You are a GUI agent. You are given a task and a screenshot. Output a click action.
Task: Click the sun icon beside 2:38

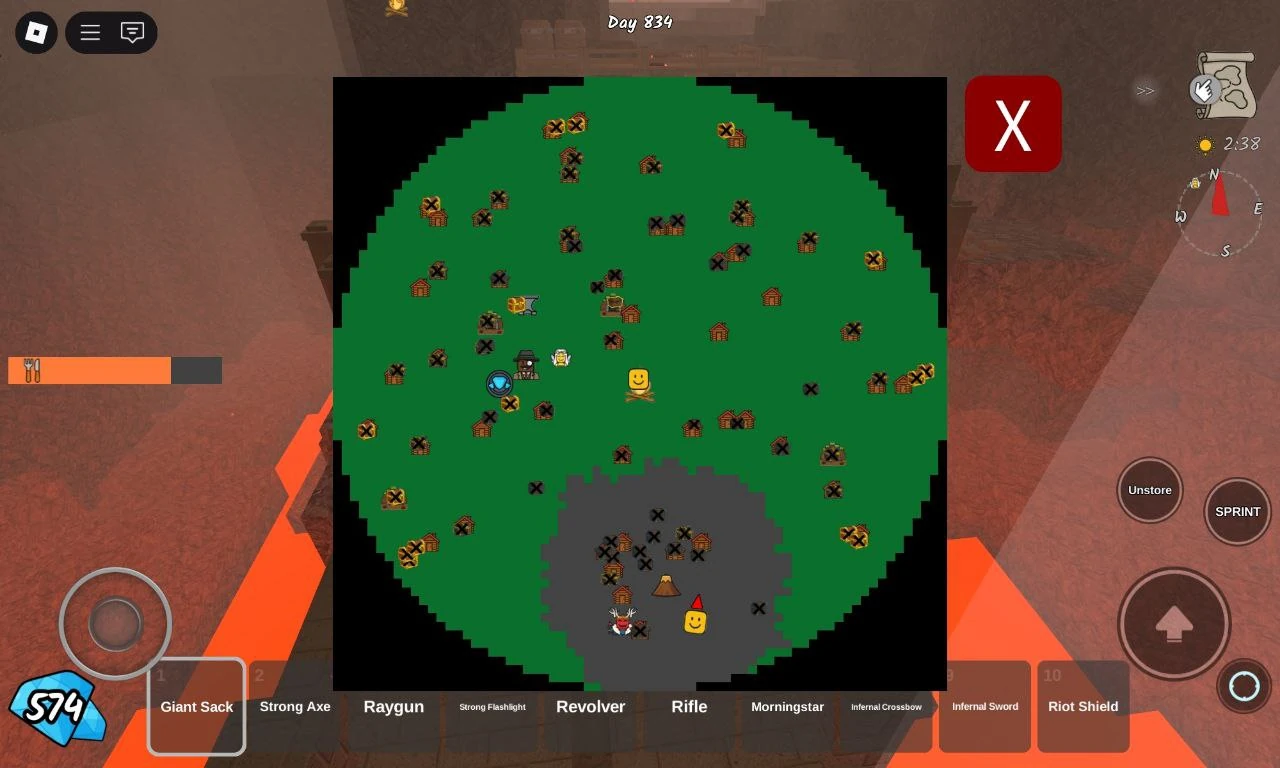(1206, 144)
